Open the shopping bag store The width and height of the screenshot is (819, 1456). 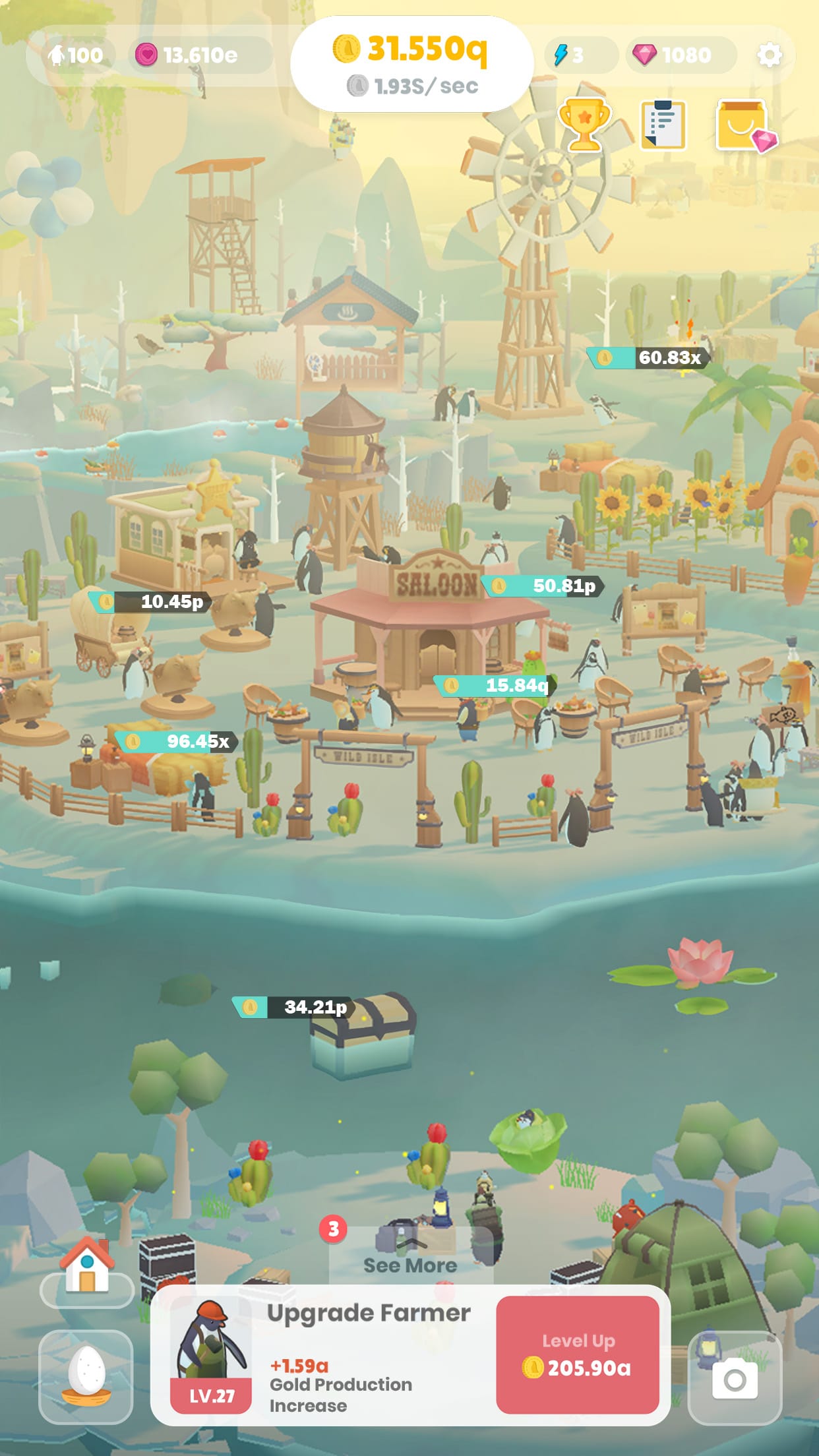[x=744, y=125]
